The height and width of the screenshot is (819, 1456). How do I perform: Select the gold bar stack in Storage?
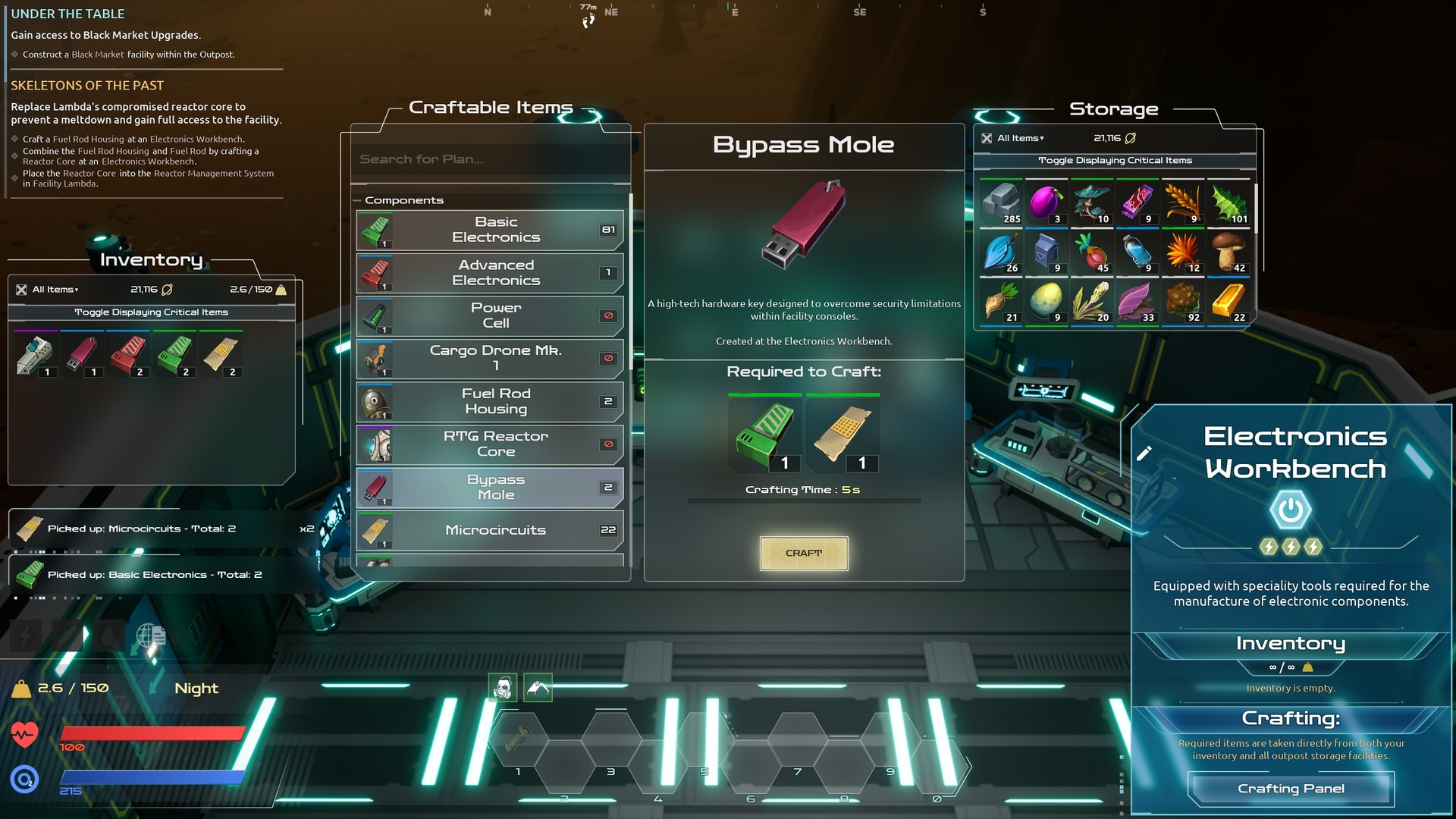[1228, 301]
